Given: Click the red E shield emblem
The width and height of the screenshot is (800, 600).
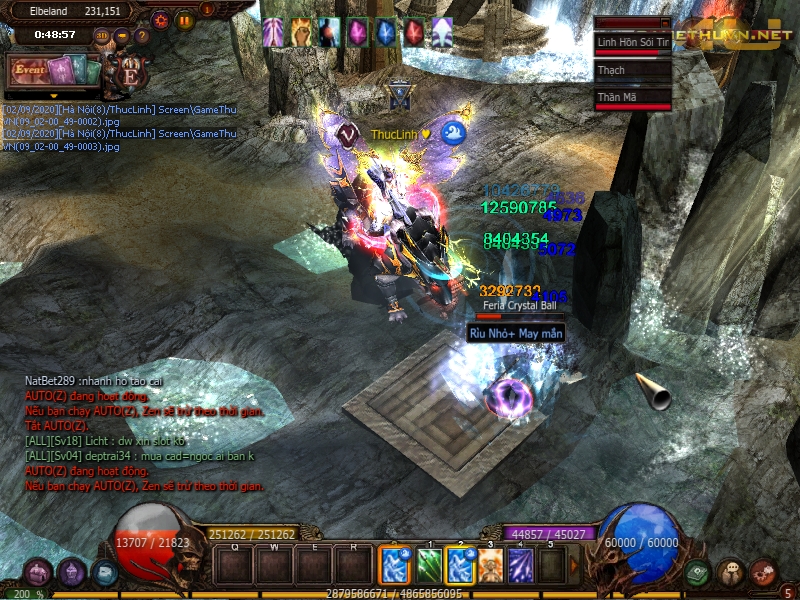Looking at the screenshot, I should click(129, 74).
